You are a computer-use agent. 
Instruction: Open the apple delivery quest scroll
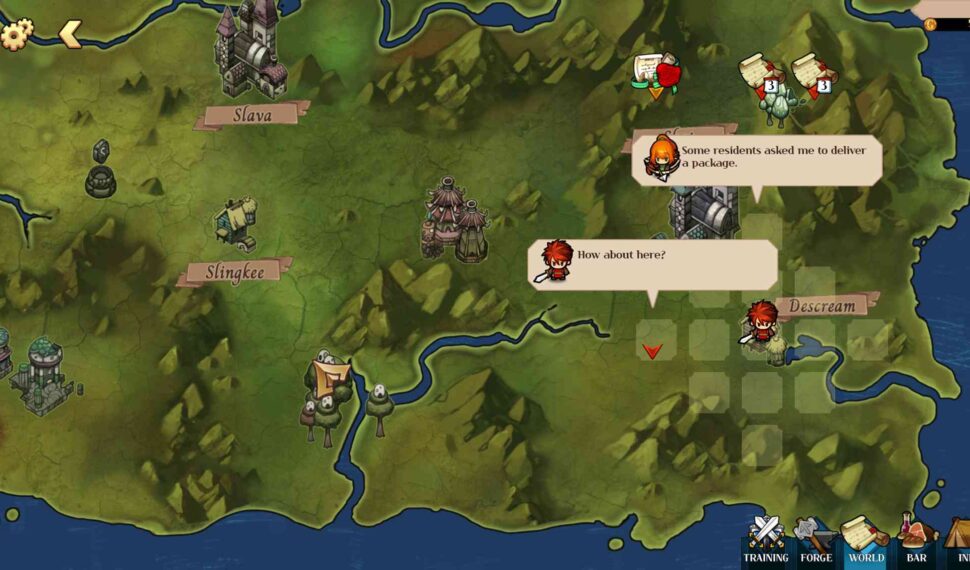[x=656, y=73]
